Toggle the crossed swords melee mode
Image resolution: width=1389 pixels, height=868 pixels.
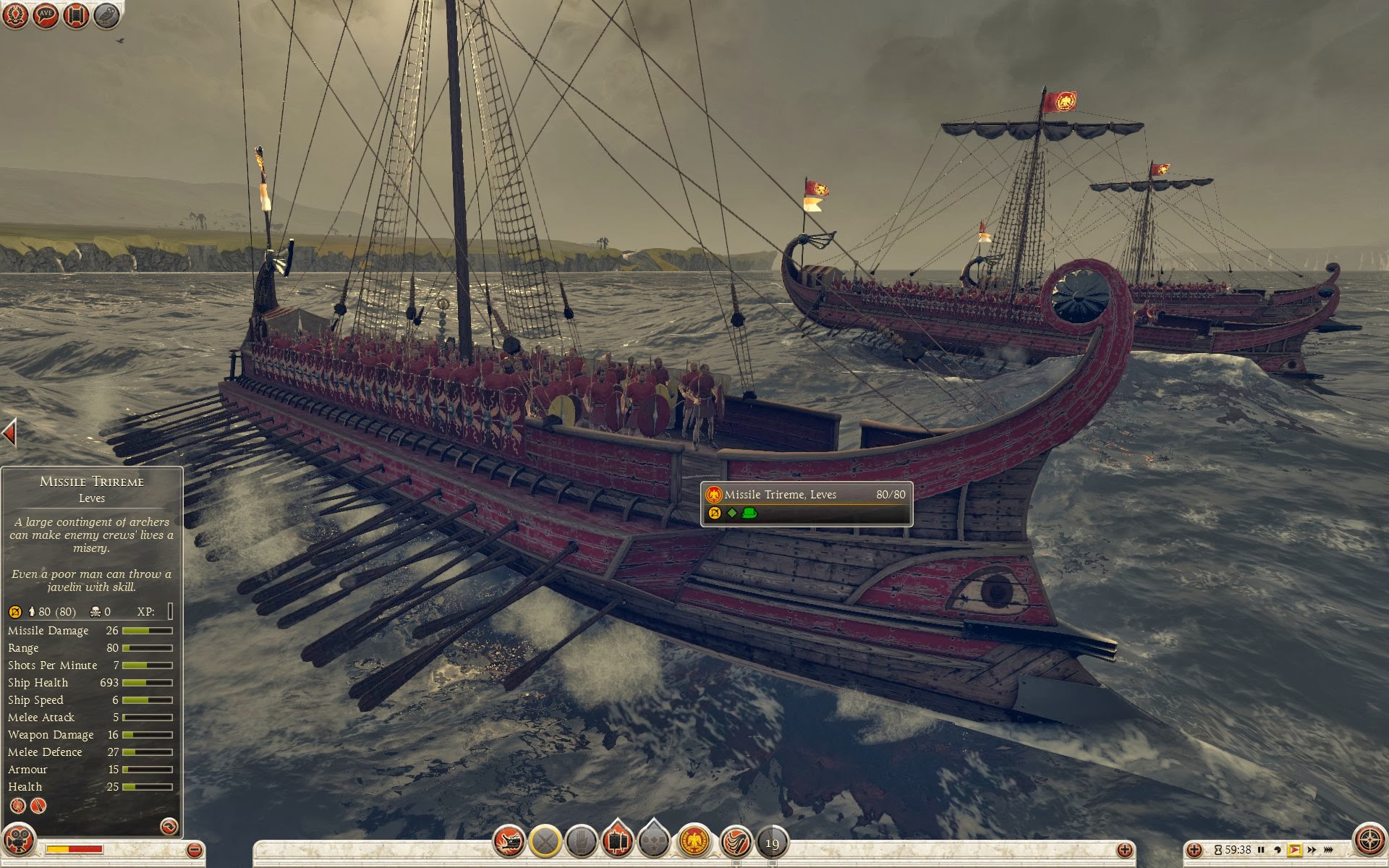tap(545, 842)
